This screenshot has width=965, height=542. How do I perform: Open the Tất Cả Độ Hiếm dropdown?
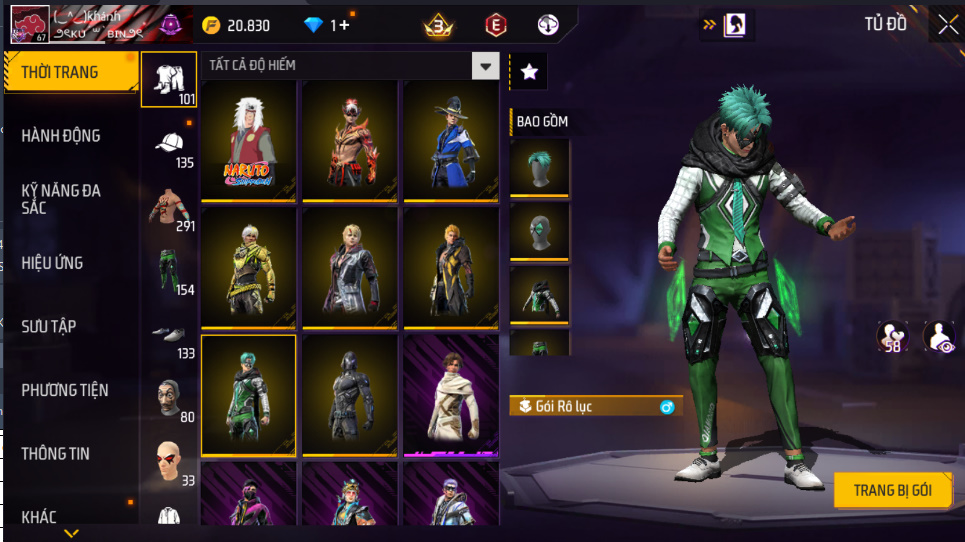point(485,66)
